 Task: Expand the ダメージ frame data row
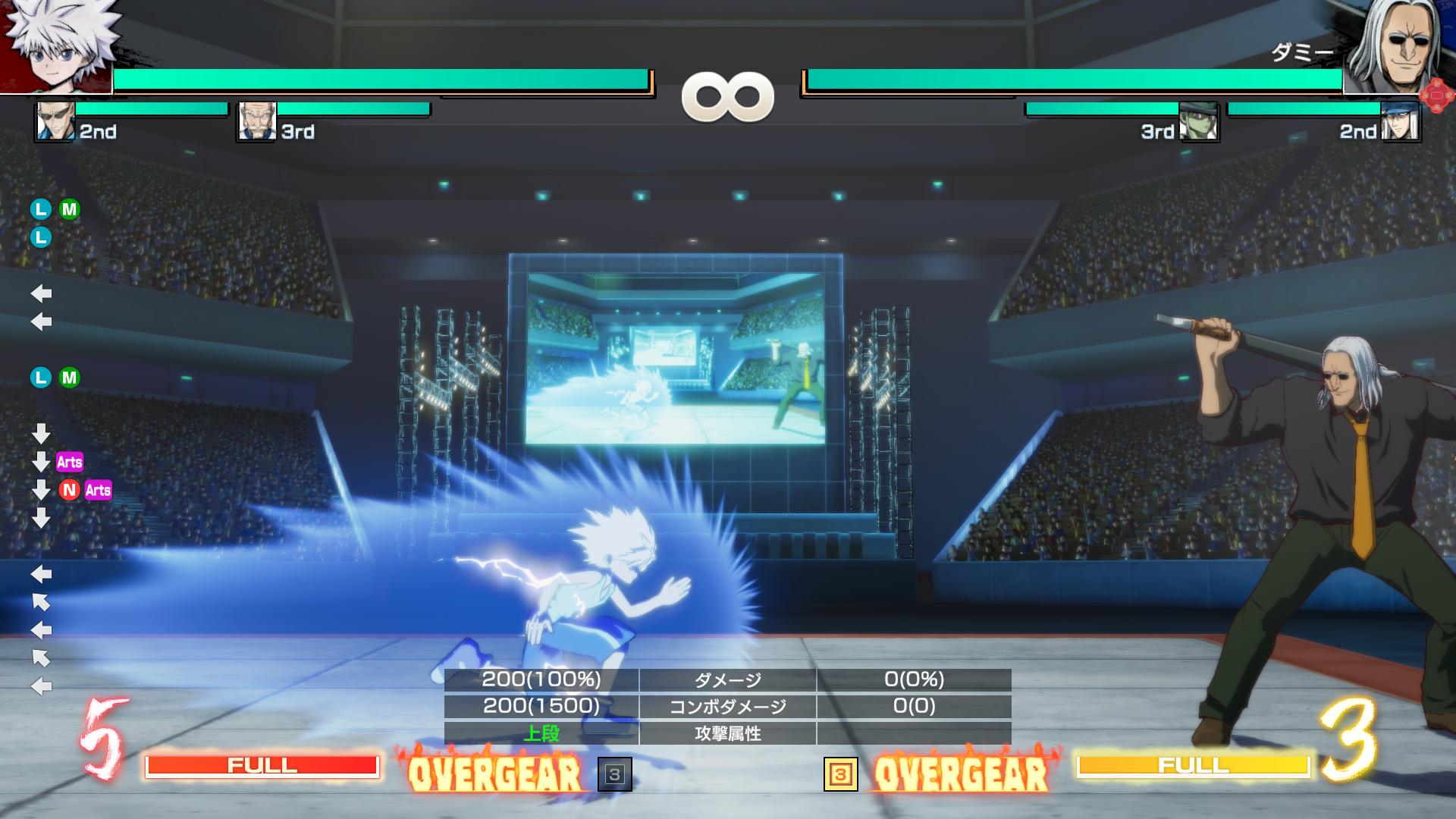728,680
